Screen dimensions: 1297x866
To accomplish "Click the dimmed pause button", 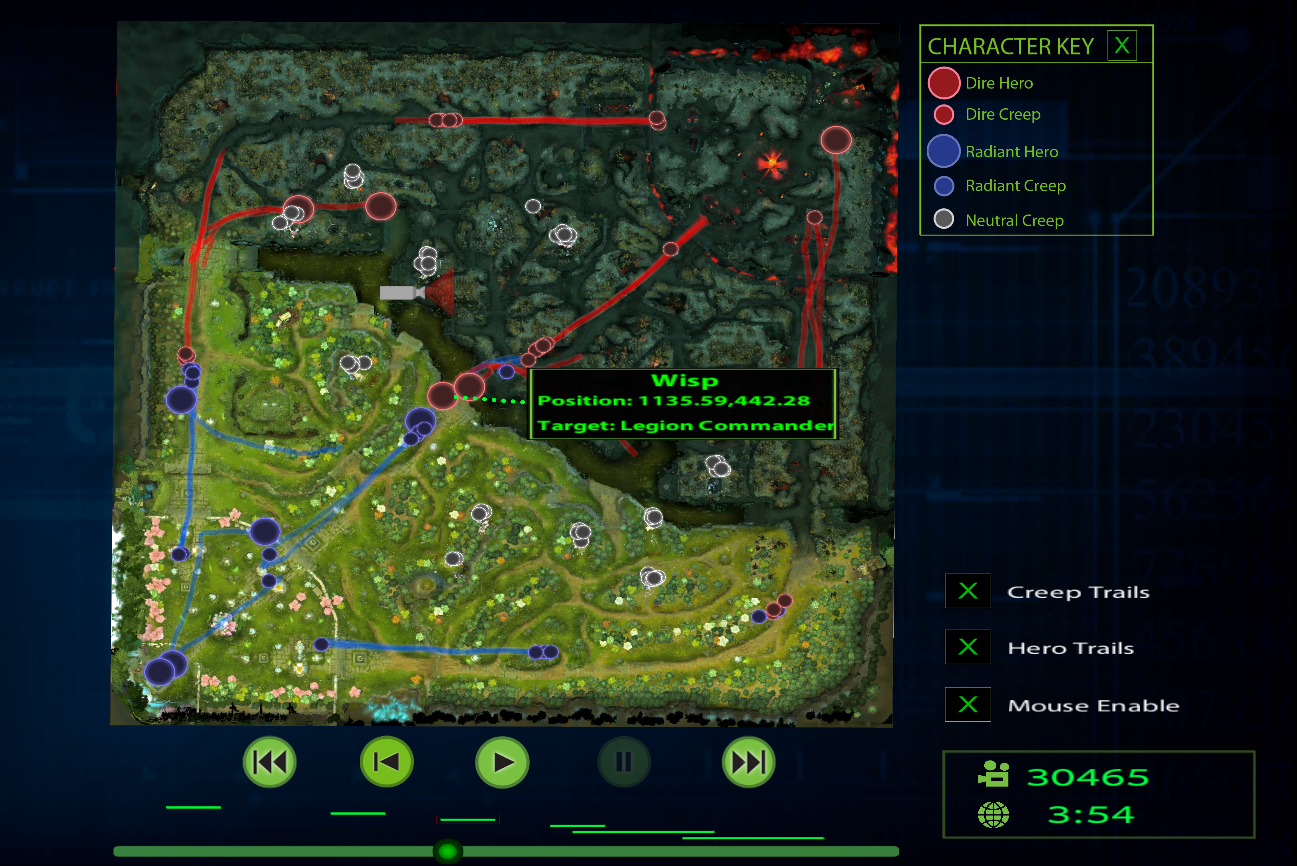I will click(624, 763).
